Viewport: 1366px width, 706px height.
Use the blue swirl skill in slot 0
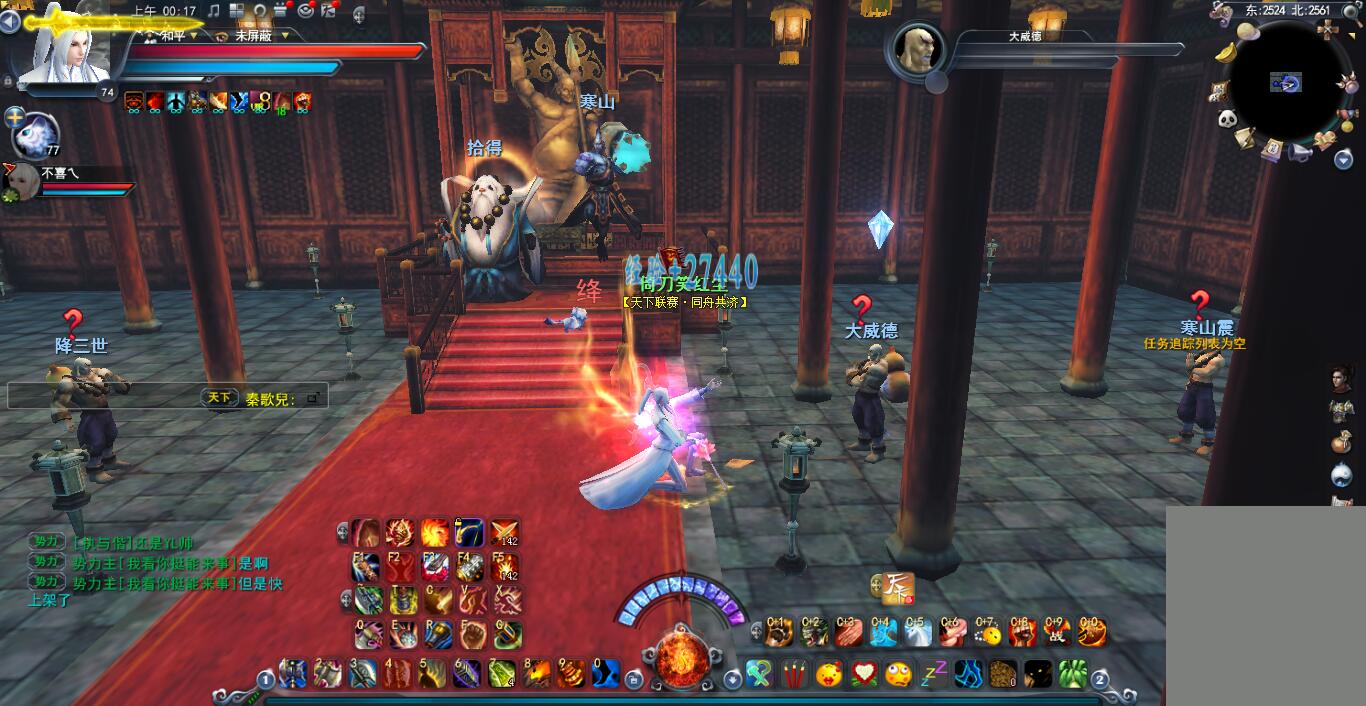pos(605,673)
